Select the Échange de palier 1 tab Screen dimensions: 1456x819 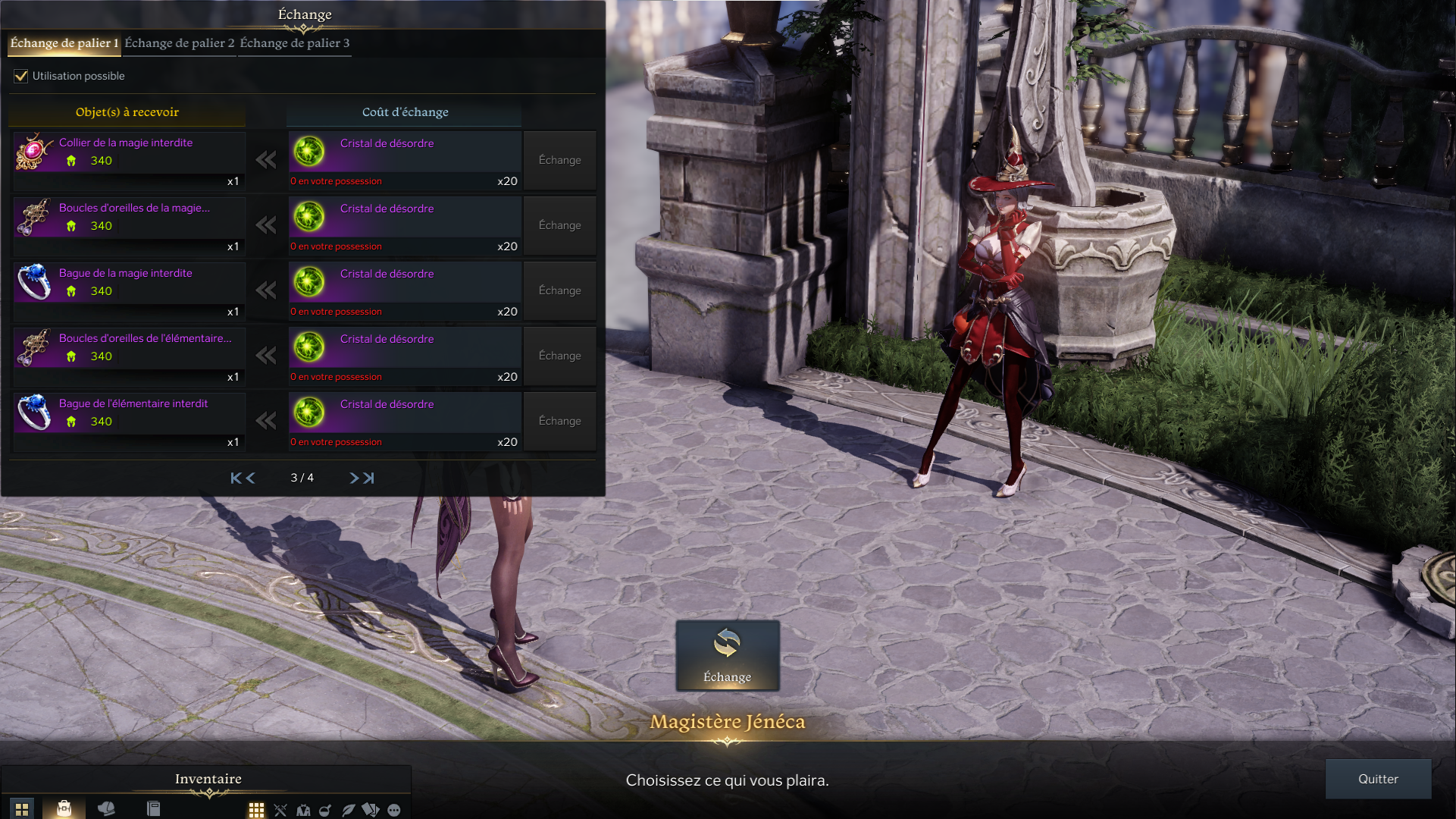coord(64,43)
